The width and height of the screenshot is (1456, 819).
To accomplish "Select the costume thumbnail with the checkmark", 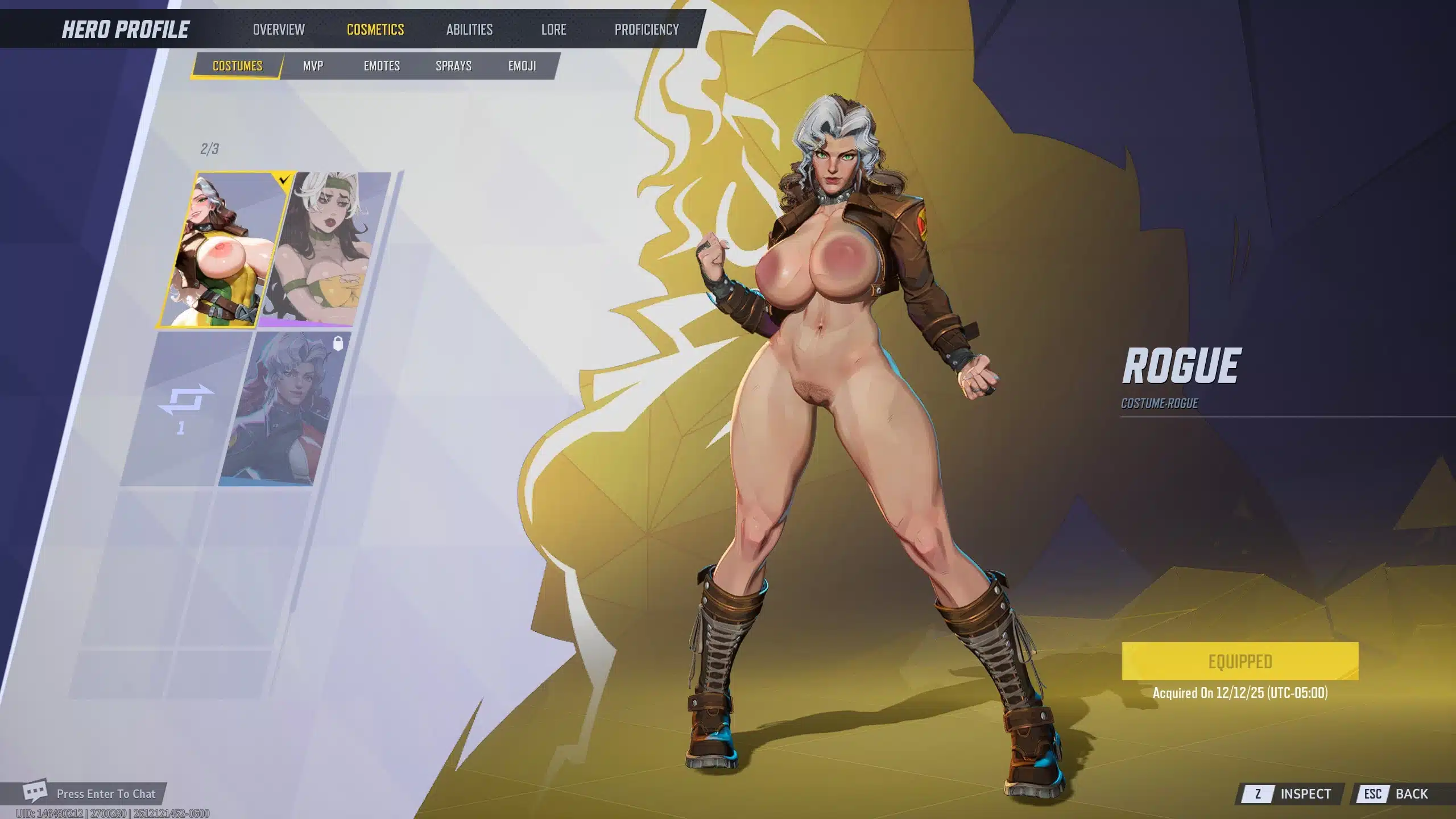I will click(225, 250).
